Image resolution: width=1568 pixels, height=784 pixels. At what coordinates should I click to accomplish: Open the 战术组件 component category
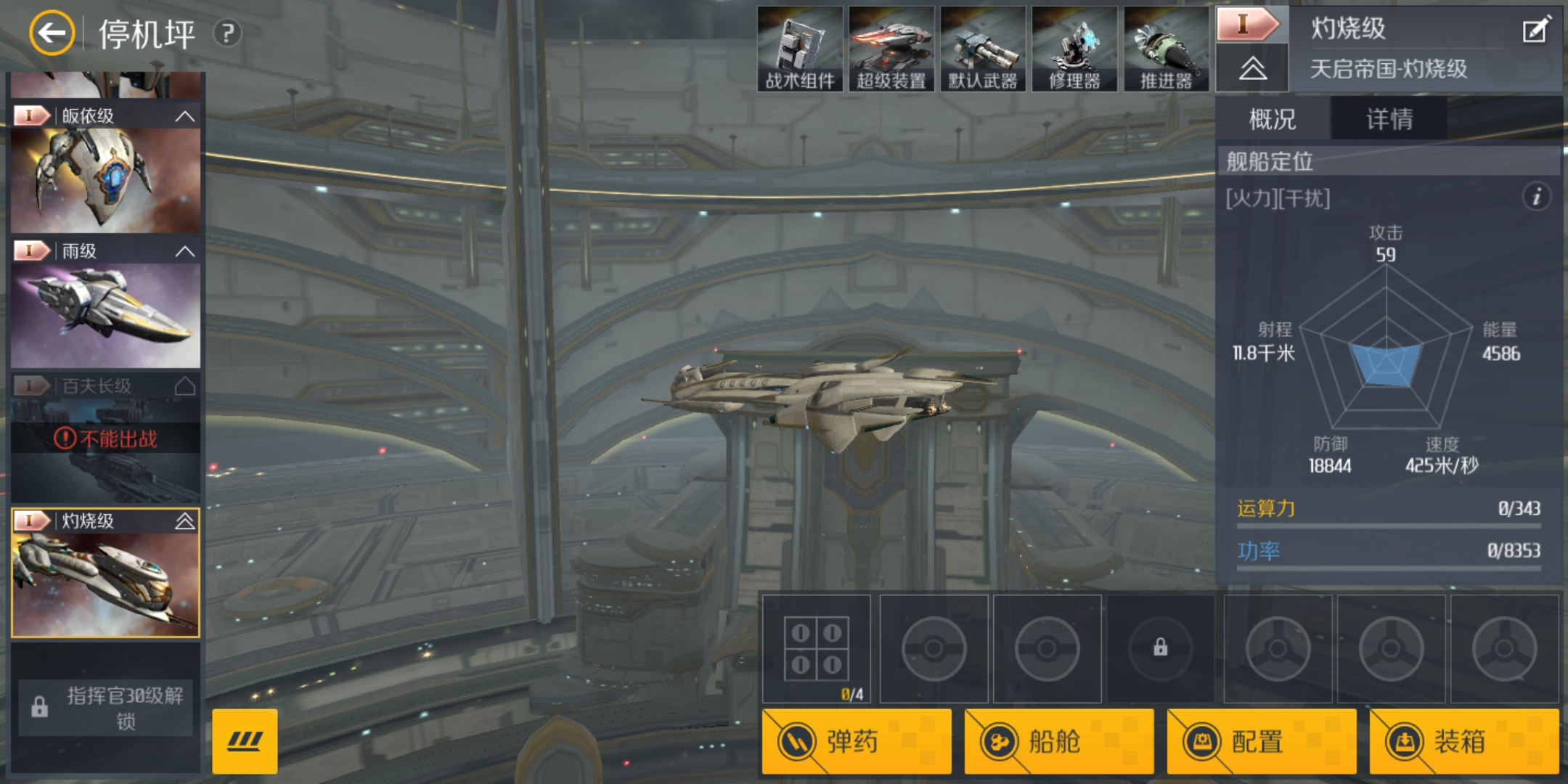point(800,49)
